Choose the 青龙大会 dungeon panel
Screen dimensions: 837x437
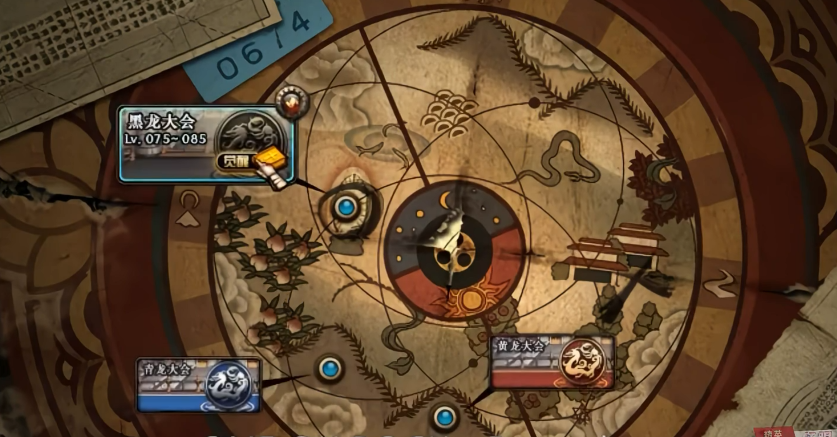[198, 384]
